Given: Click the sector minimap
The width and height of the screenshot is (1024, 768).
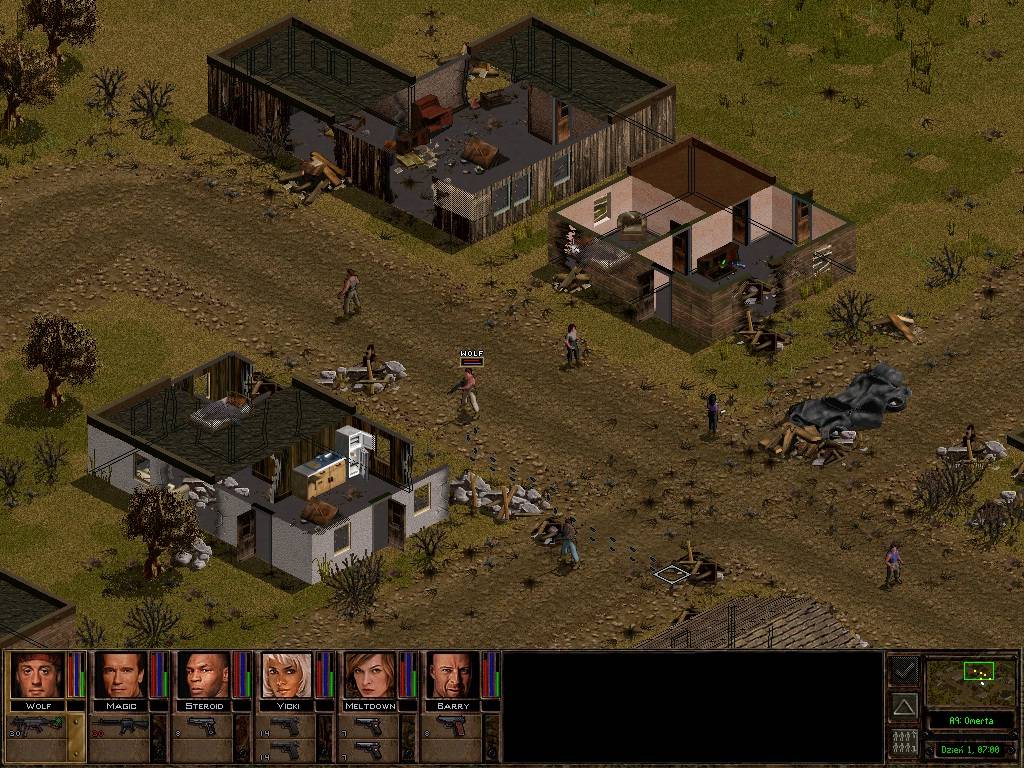Looking at the screenshot, I should point(970,682).
